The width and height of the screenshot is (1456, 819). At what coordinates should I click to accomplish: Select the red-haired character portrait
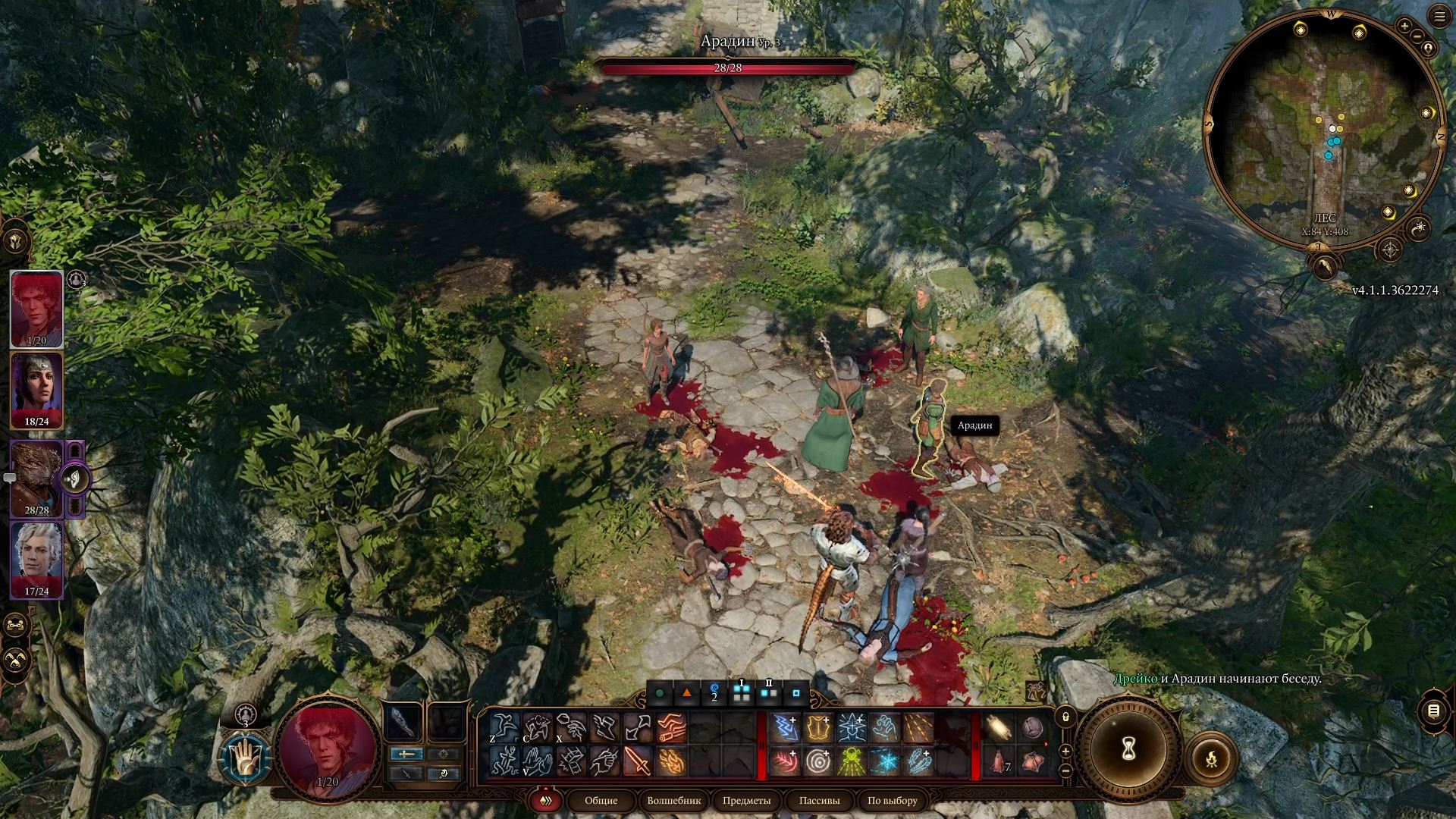[x=36, y=308]
